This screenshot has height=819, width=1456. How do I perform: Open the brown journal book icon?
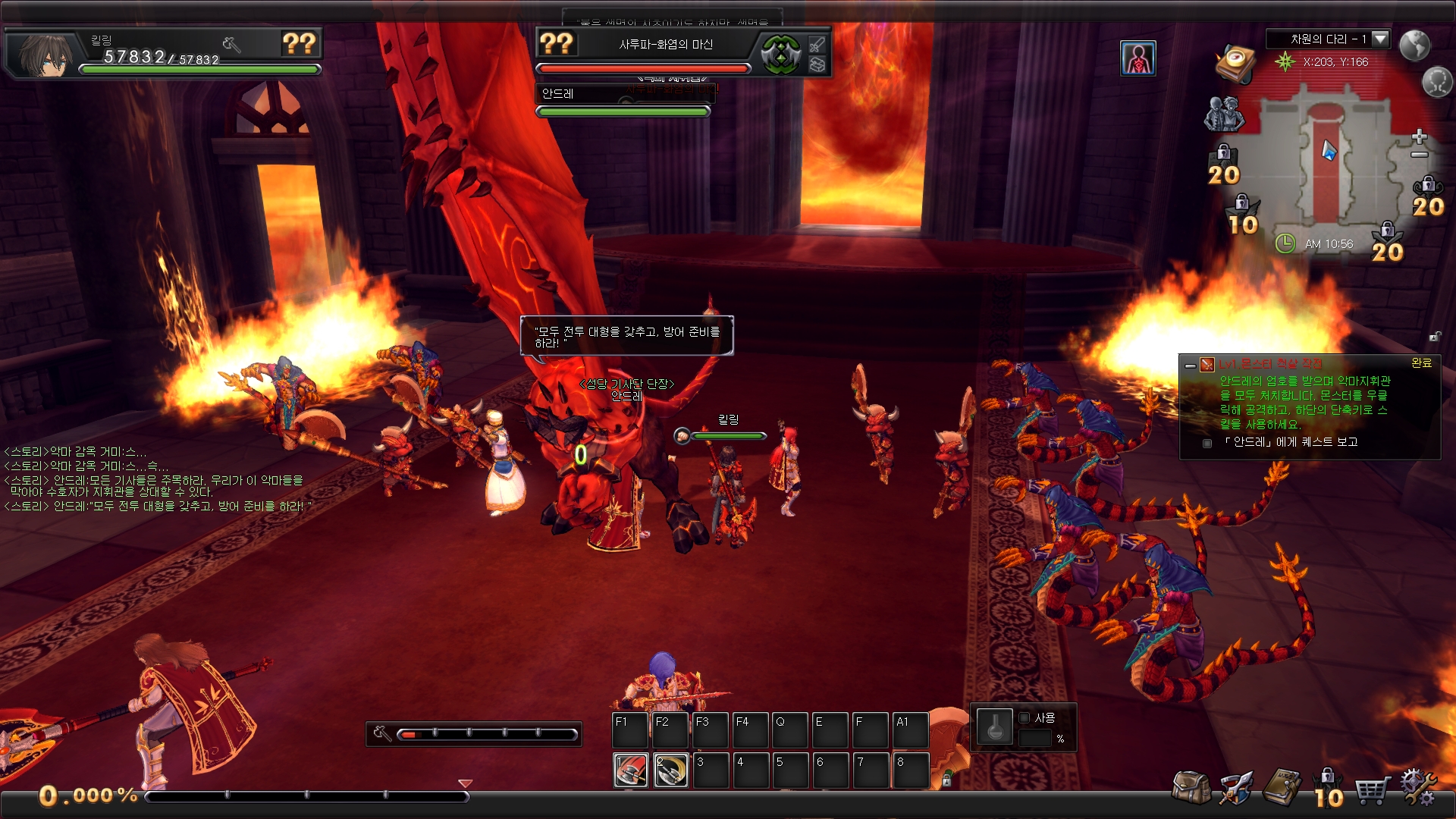1282,789
